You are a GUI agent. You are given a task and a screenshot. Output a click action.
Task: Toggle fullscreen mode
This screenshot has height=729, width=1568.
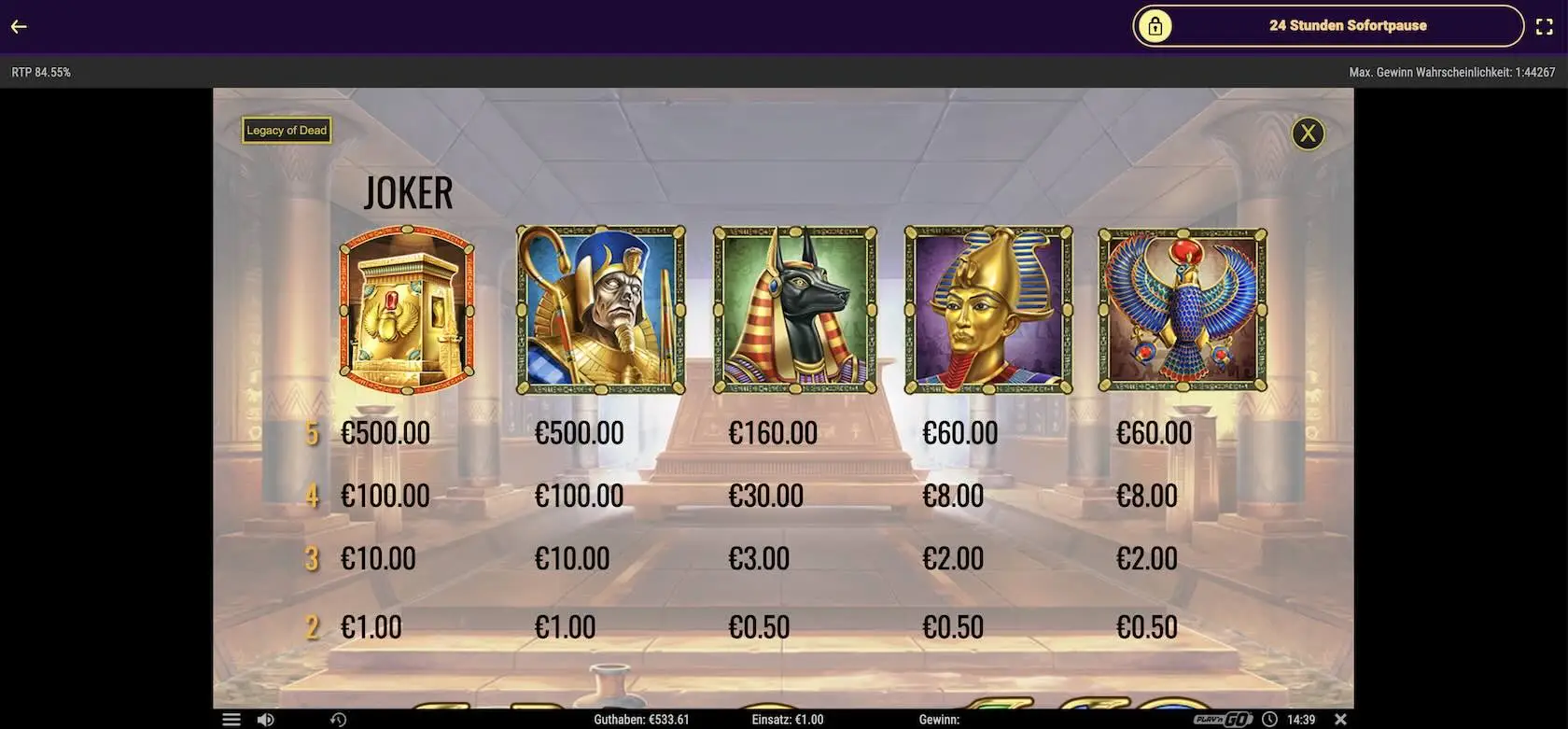pyautogui.click(x=1545, y=27)
